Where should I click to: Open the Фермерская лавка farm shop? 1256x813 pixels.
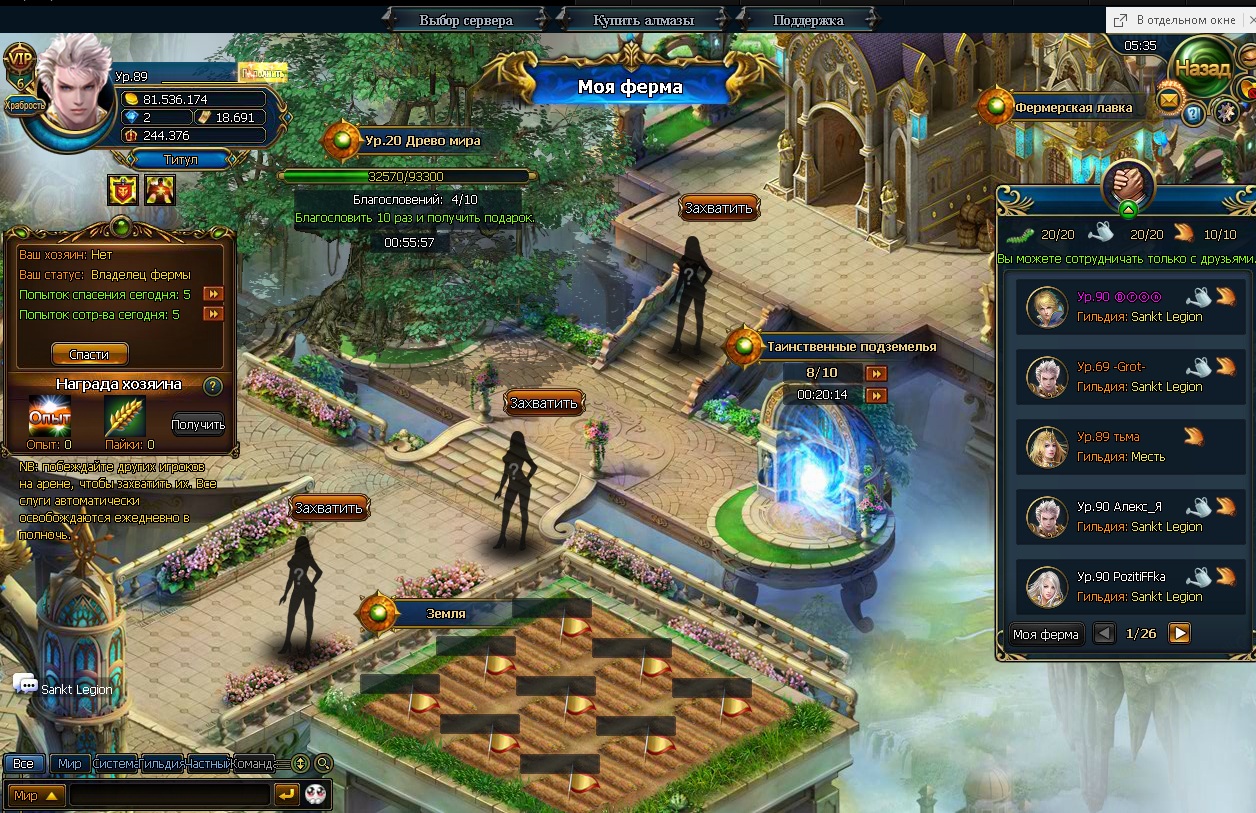[1072, 107]
